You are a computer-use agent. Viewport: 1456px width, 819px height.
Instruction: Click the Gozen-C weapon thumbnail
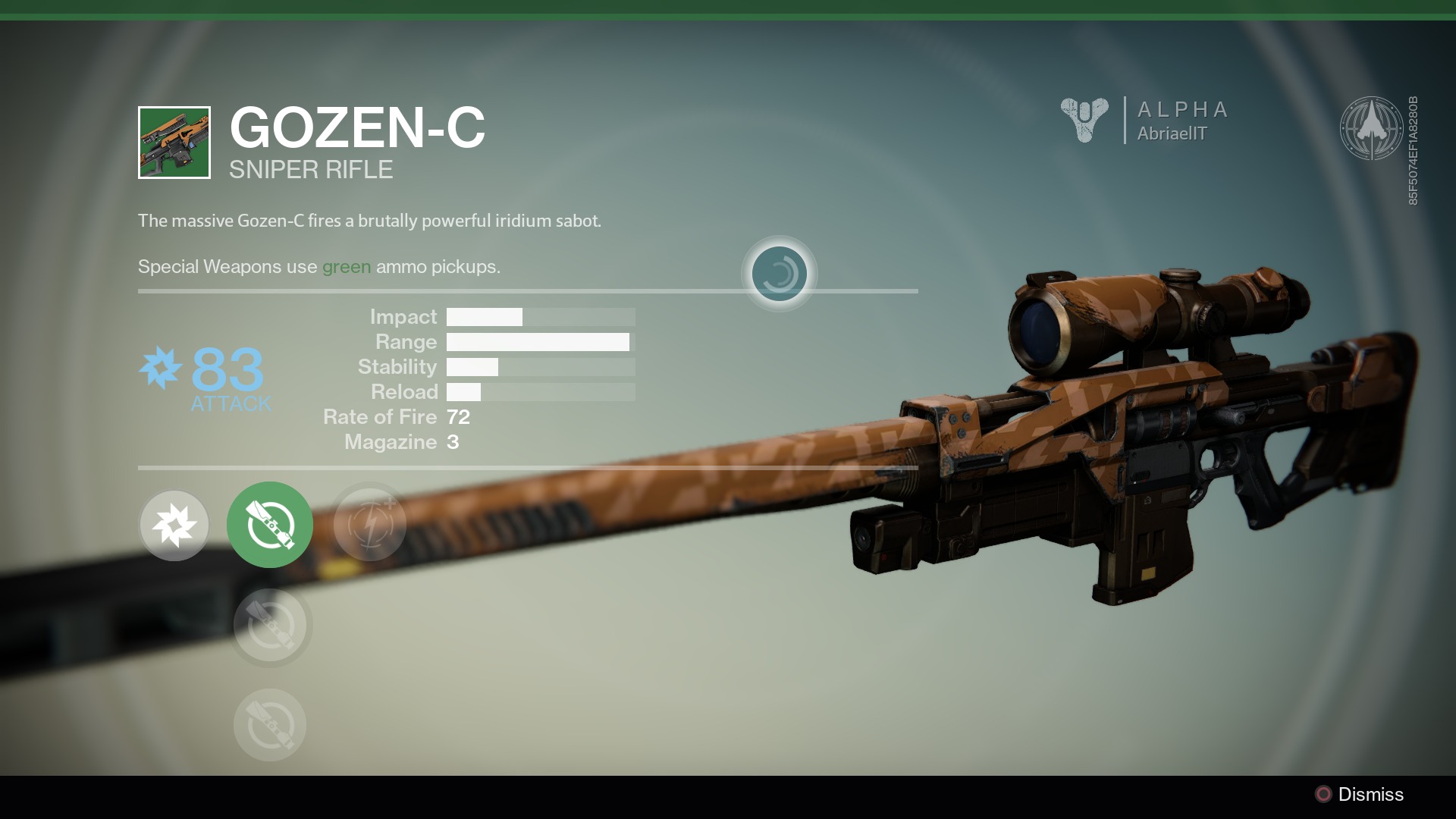point(174,143)
